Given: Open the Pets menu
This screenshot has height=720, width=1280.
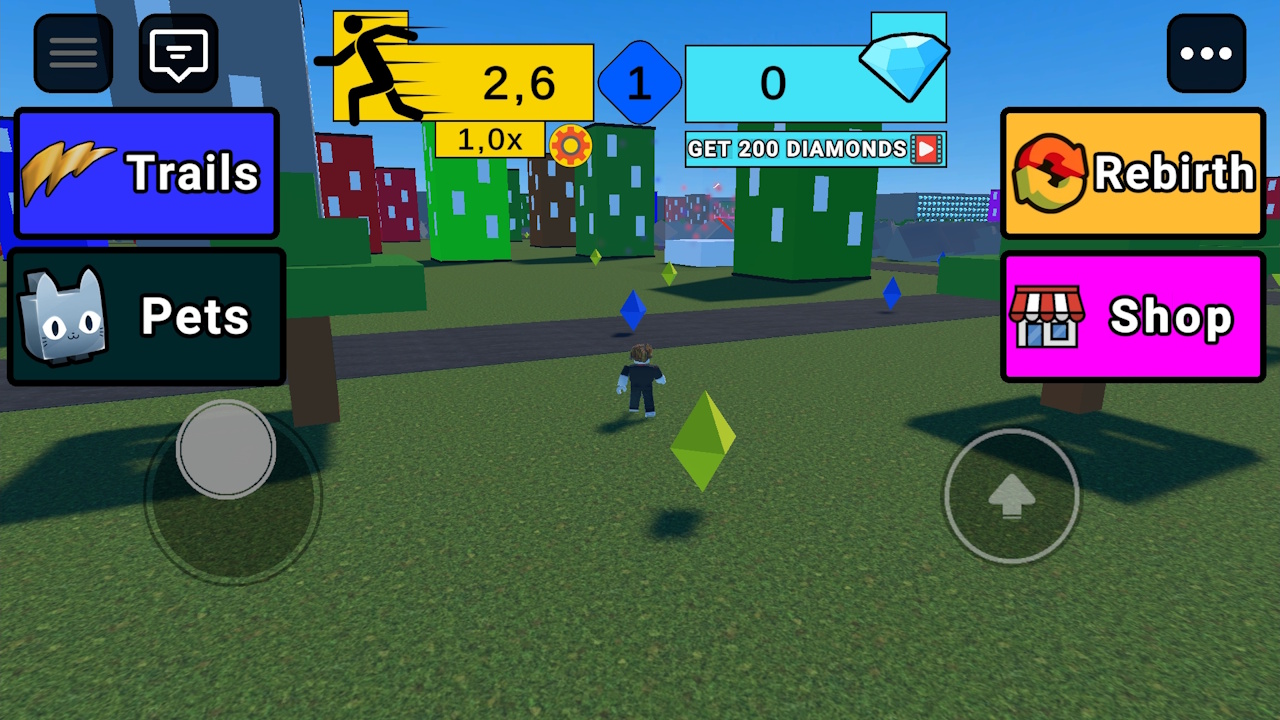Looking at the screenshot, I should [146, 316].
